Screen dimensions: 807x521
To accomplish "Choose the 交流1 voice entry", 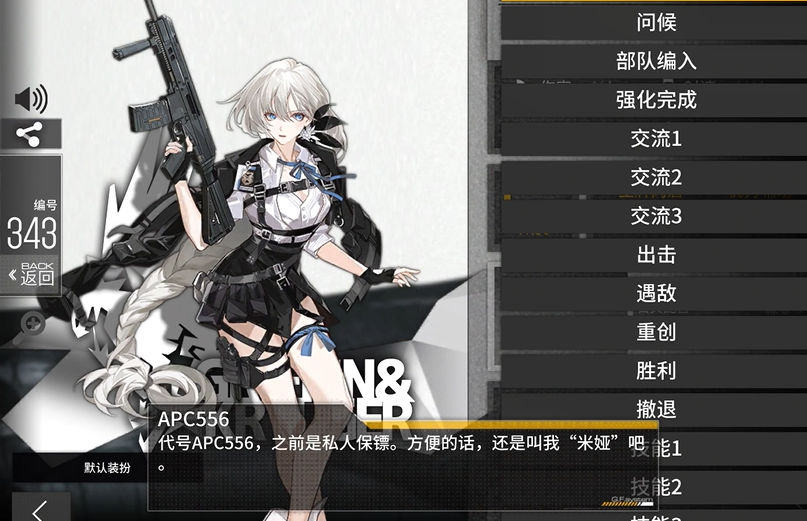I will point(655,139).
